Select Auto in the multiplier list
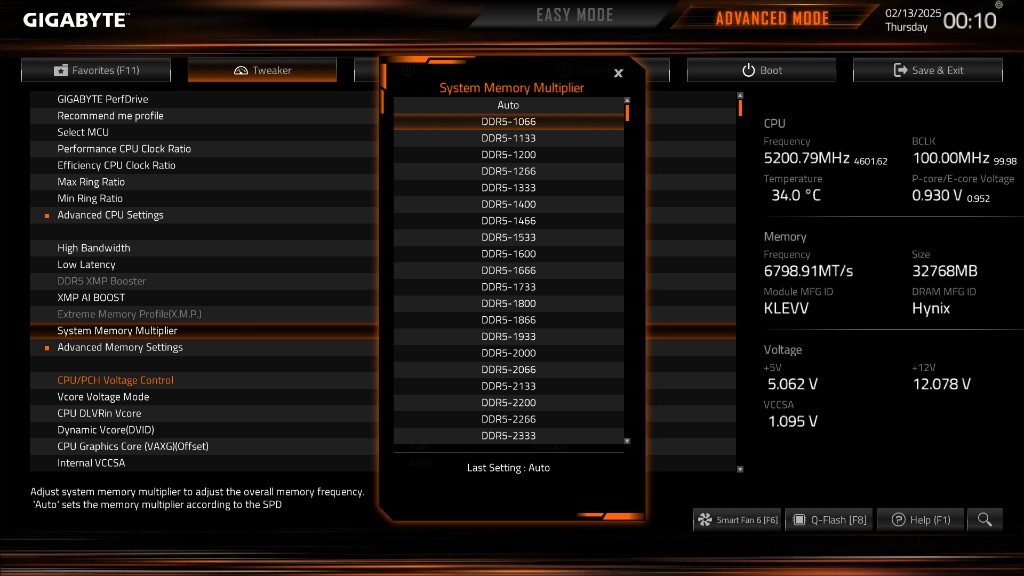 pyautogui.click(x=508, y=105)
